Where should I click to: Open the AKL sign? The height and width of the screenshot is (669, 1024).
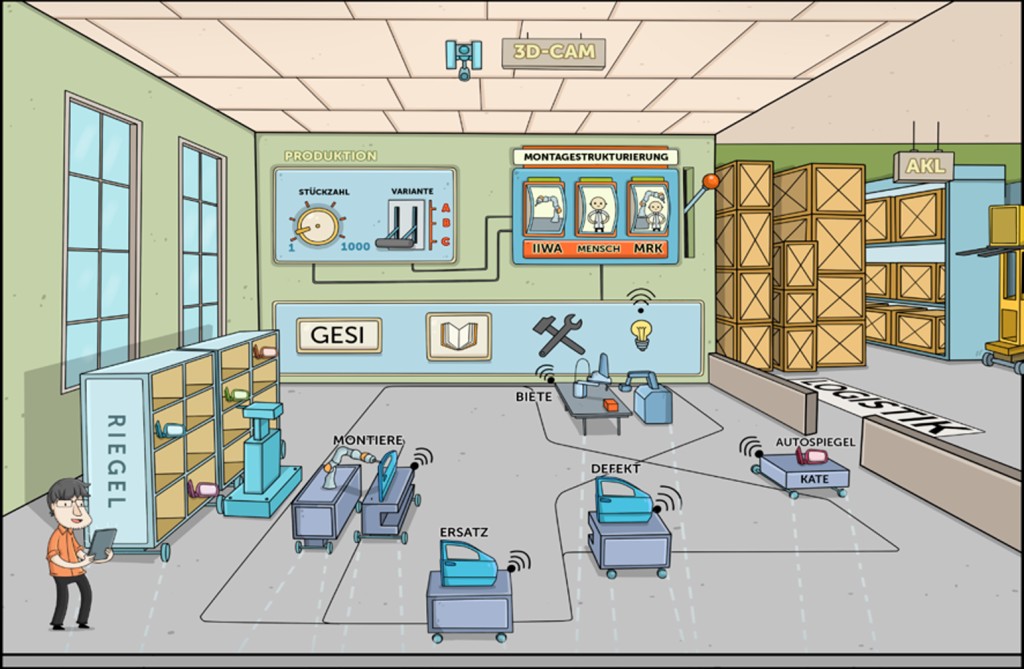pyautogui.click(x=925, y=165)
